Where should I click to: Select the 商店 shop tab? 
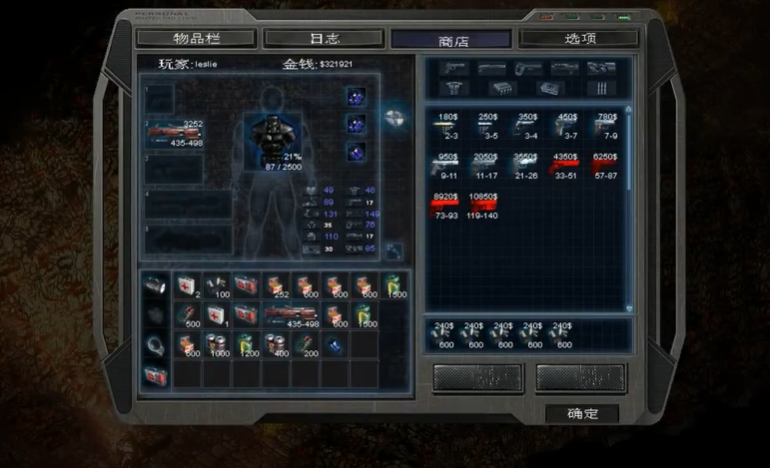coord(451,40)
